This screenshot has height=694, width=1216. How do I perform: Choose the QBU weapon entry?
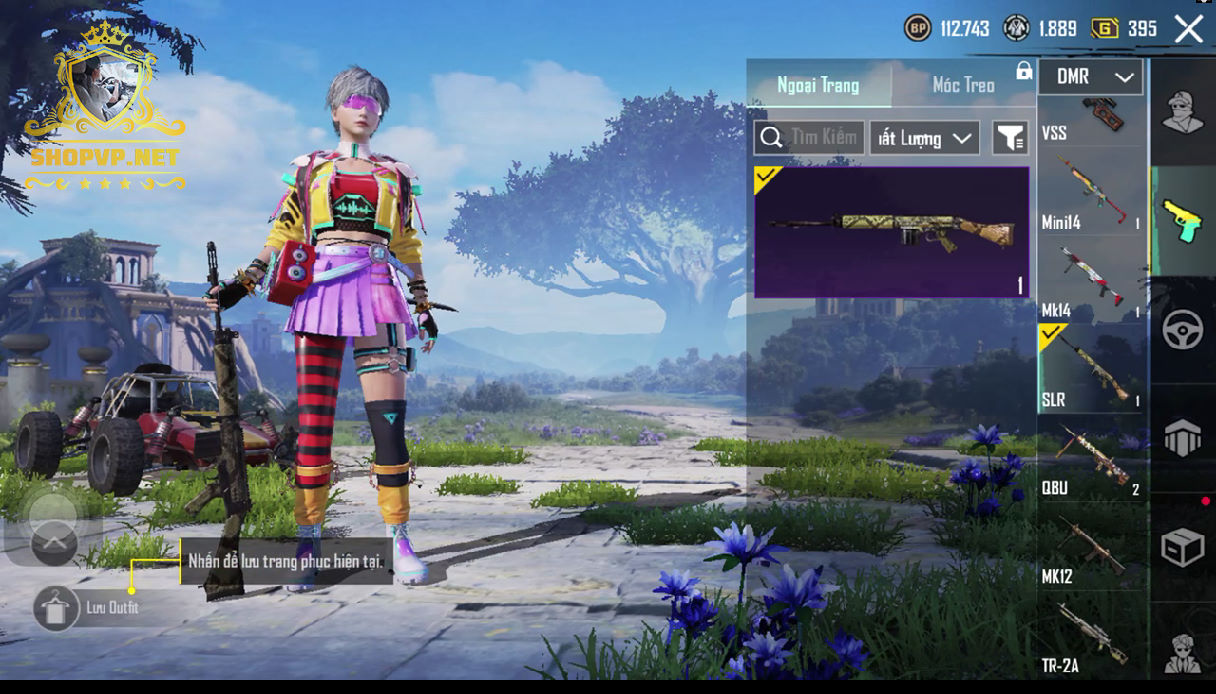coord(1092,459)
